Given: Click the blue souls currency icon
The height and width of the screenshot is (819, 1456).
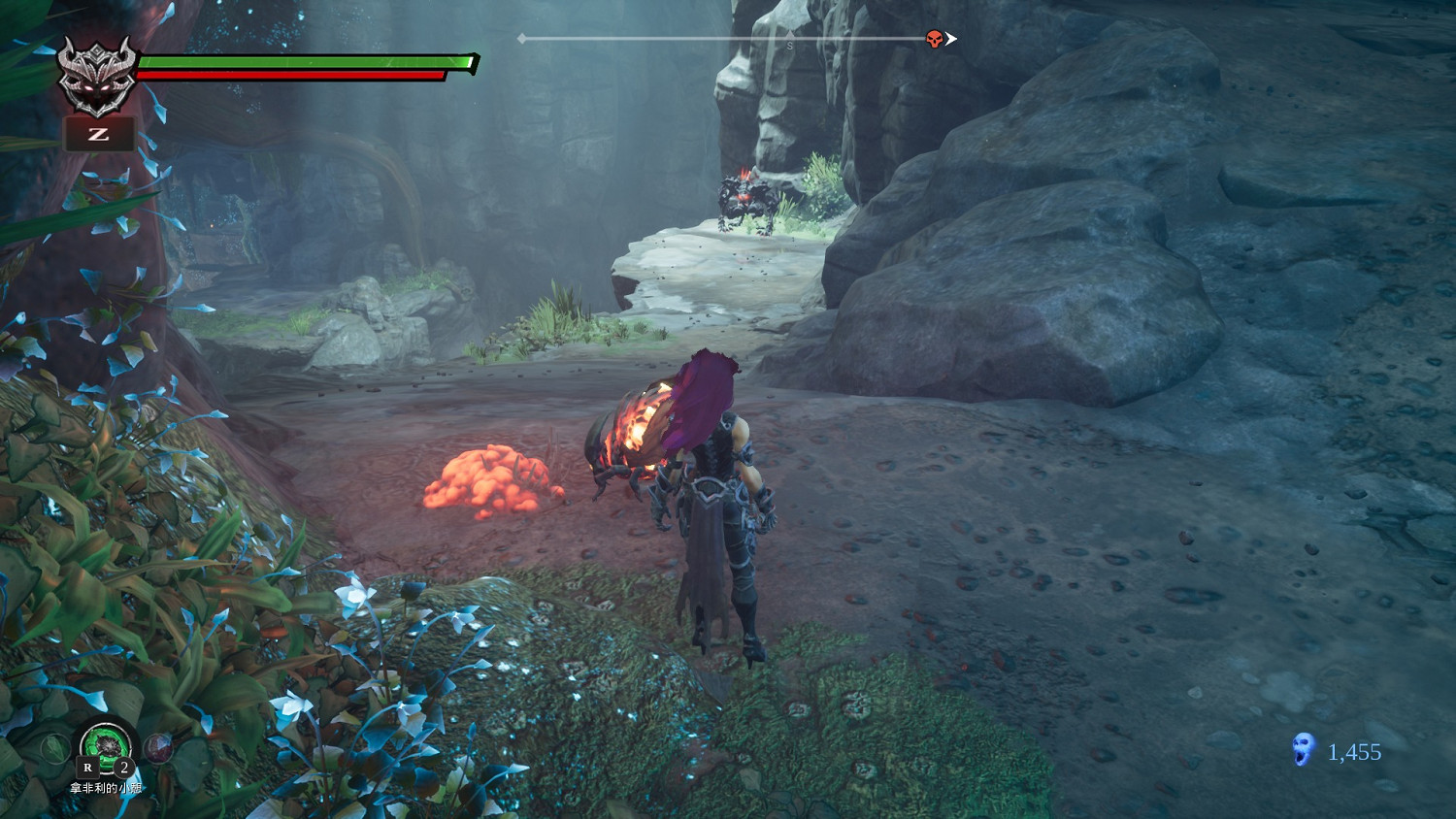Looking at the screenshot, I should (x=1303, y=750).
